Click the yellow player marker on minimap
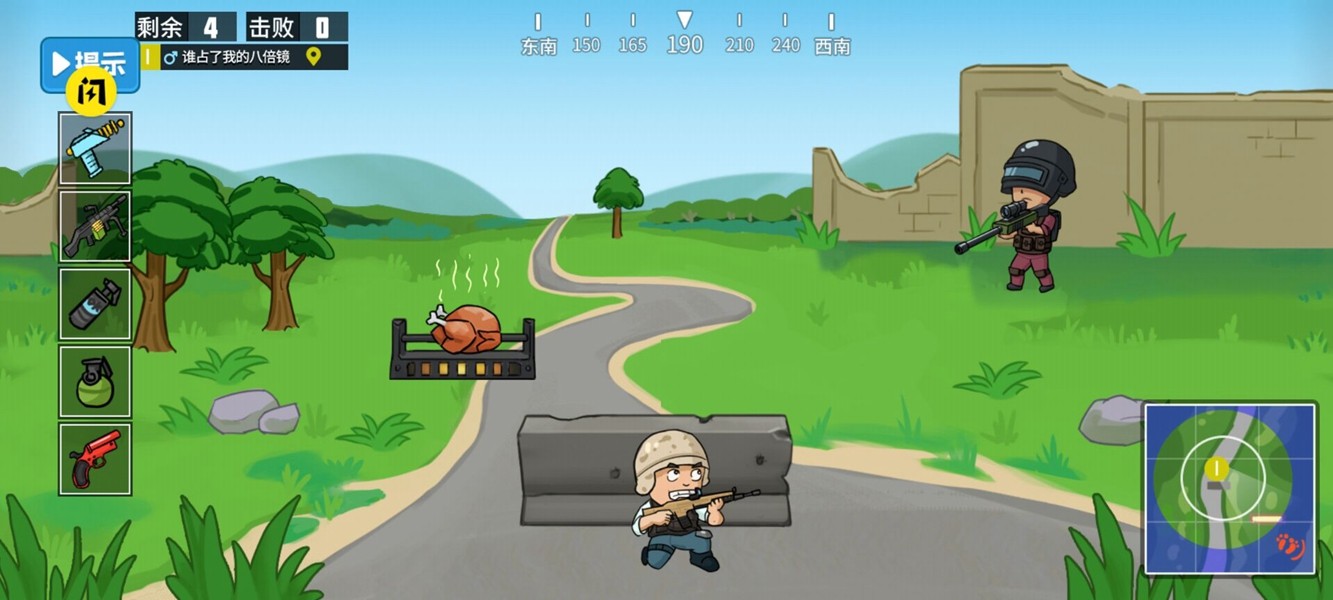Screen dimensions: 1333x600 tap(1216, 468)
